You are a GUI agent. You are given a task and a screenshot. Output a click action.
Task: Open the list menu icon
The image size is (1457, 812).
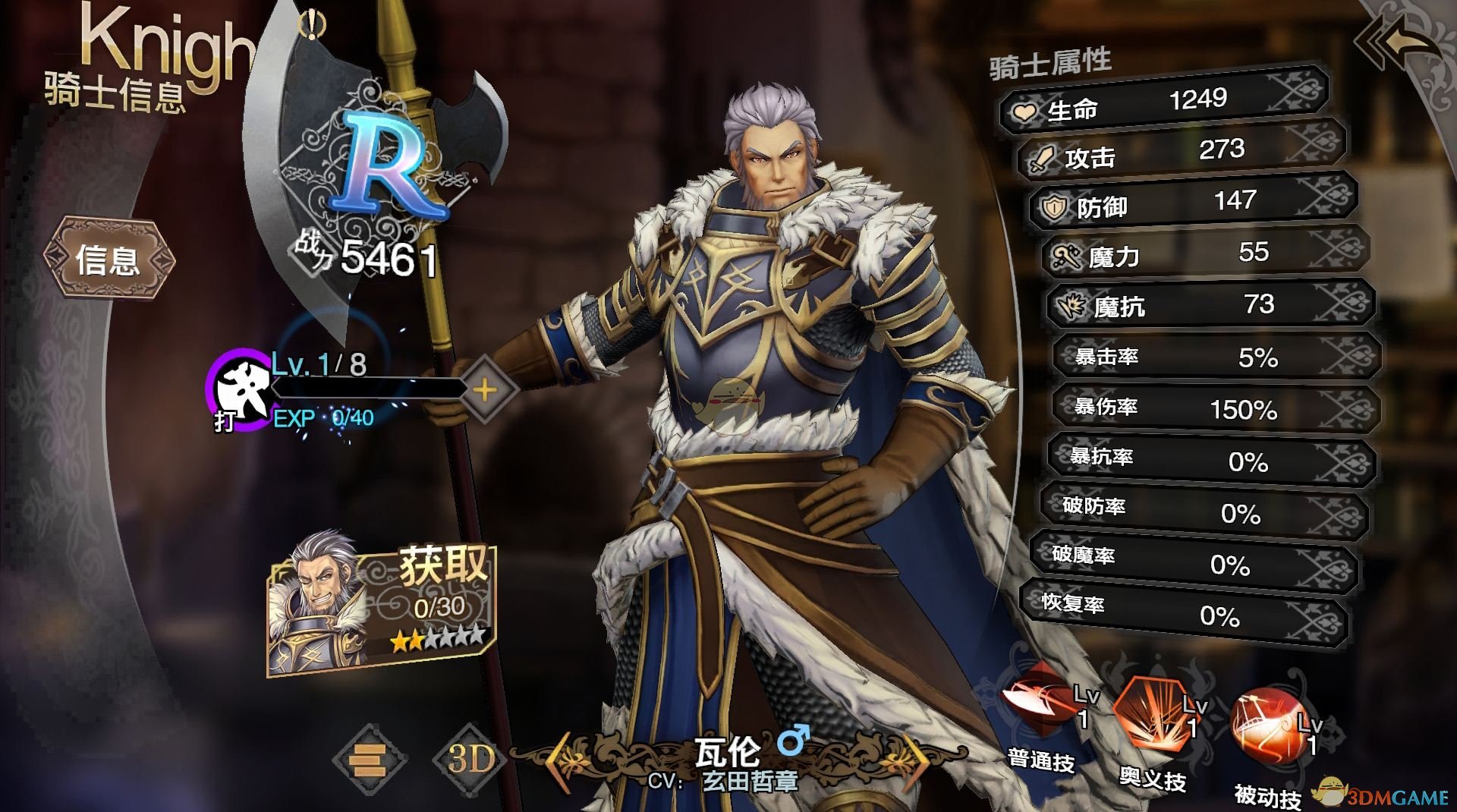370,759
